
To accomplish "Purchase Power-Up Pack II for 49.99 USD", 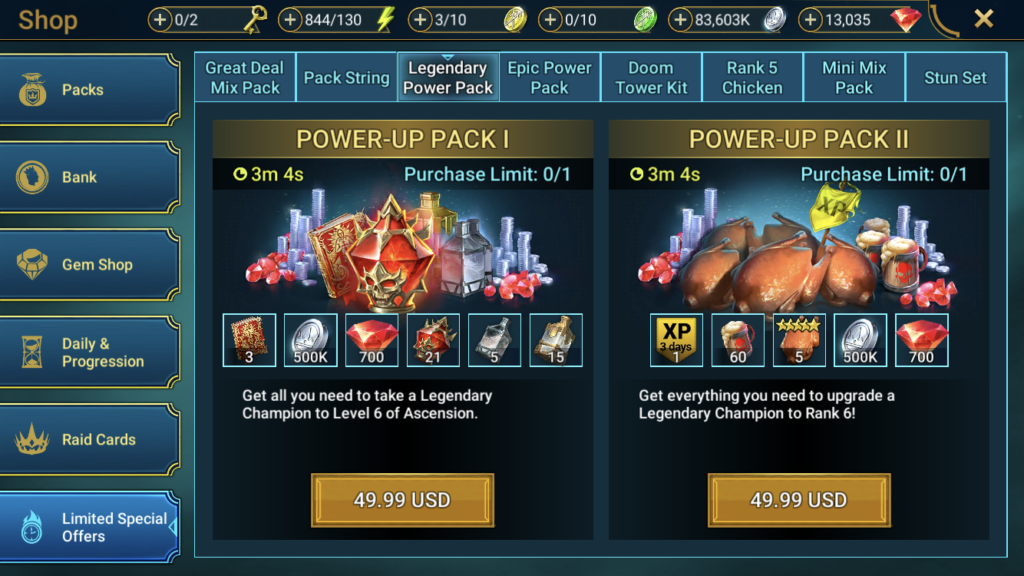I will 798,500.
